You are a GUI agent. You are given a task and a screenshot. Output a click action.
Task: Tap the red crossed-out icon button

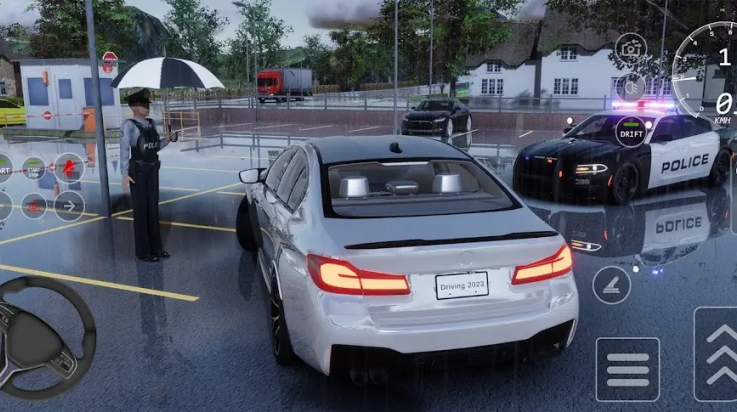pyautogui.click(x=69, y=167)
